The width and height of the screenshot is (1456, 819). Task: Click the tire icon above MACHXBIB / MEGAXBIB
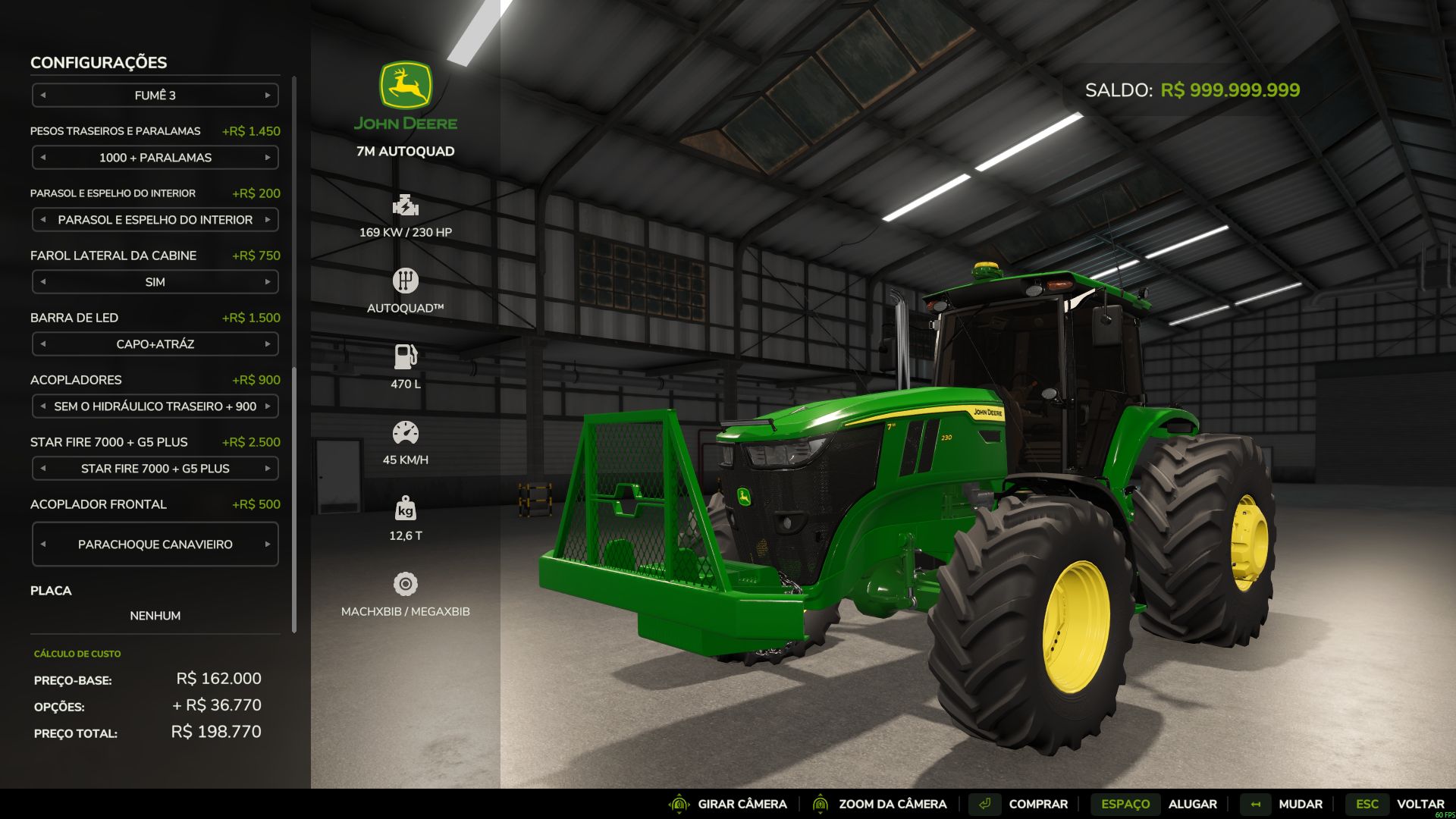[407, 585]
